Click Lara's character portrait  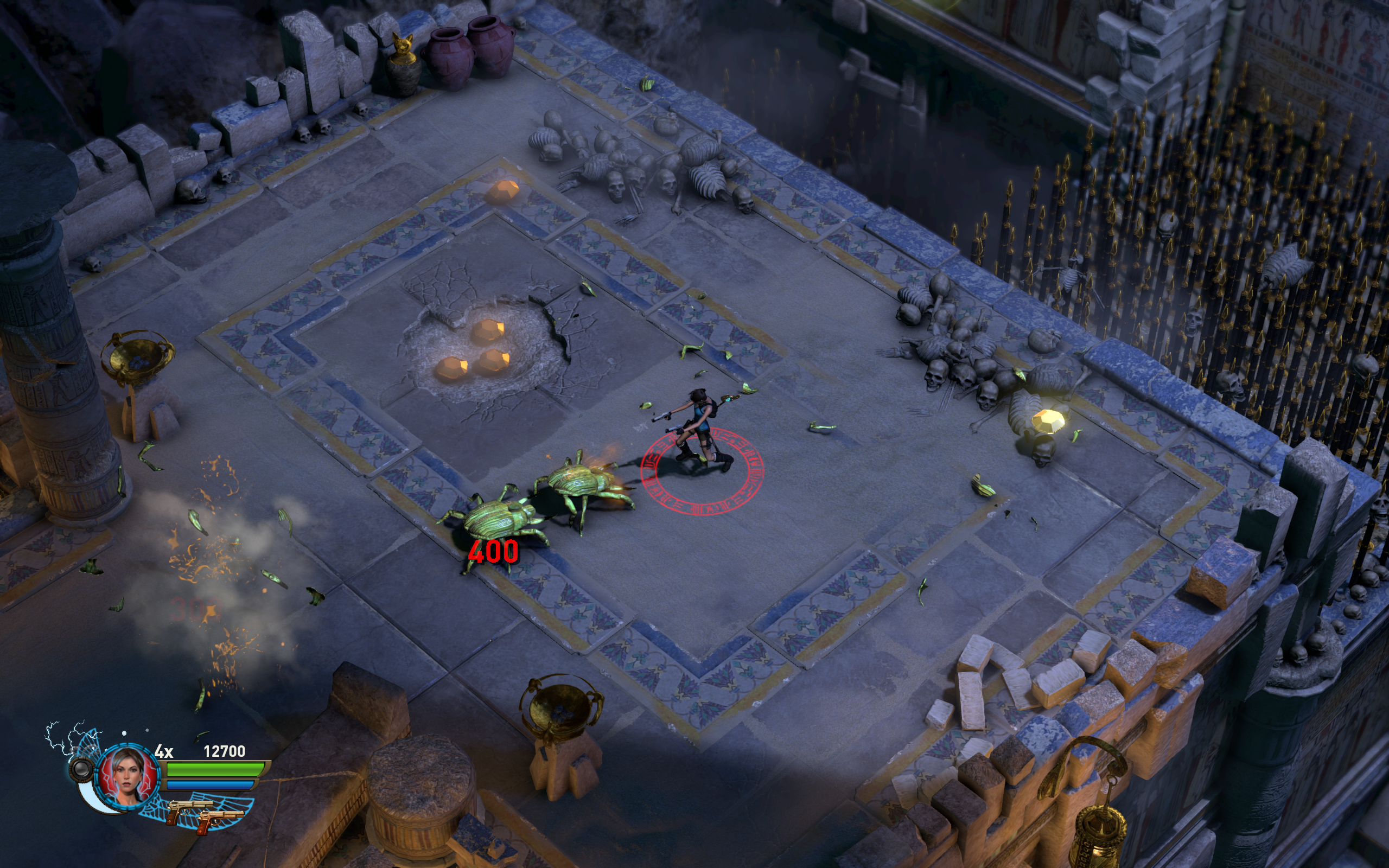[129, 776]
